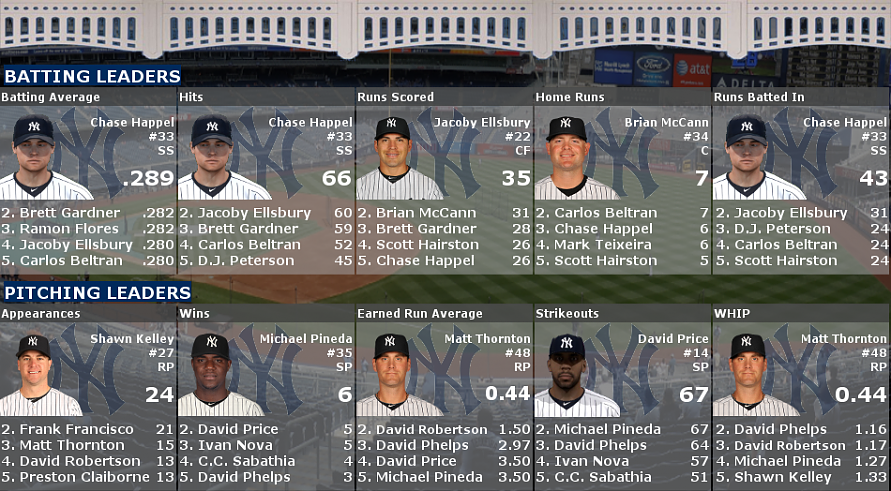This screenshot has width=891, height=491.
Task: Open Ivan Nova in the Wins list
Action: [x=233, y=445]
